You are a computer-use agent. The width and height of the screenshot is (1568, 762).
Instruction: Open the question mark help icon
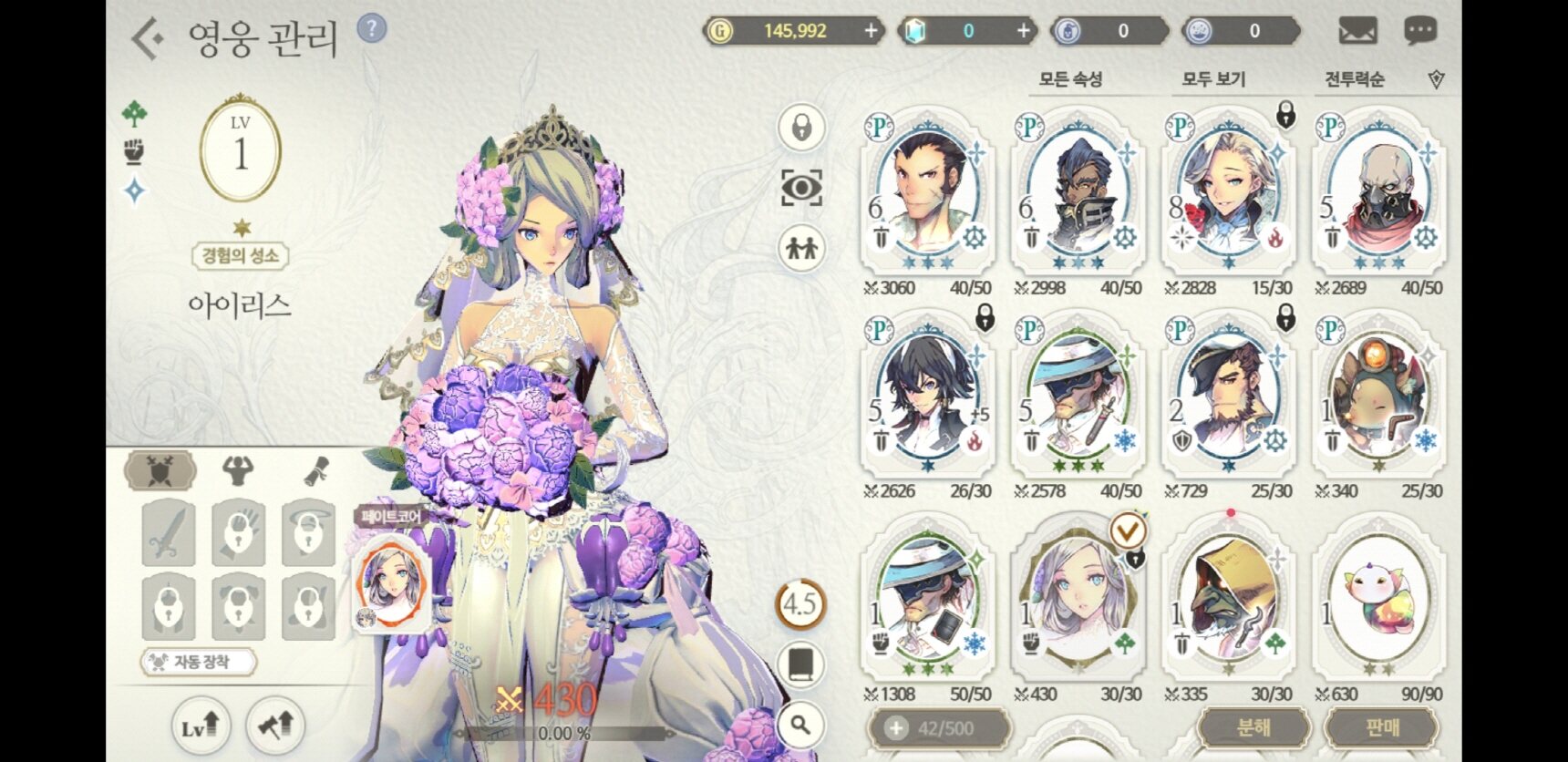[x=371, y=28]
